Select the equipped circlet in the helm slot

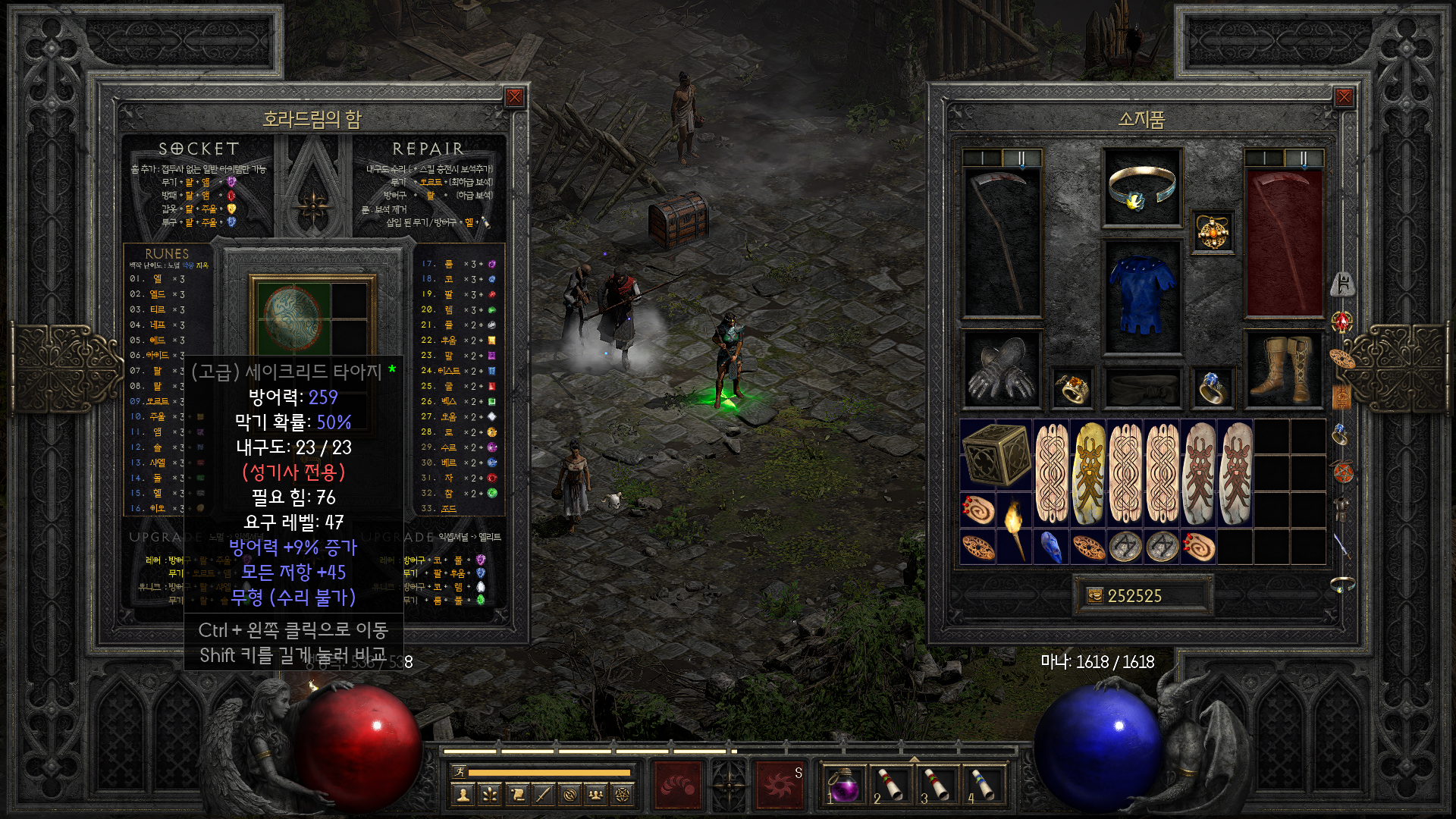pyautogui.click(x=1141, y=187)
